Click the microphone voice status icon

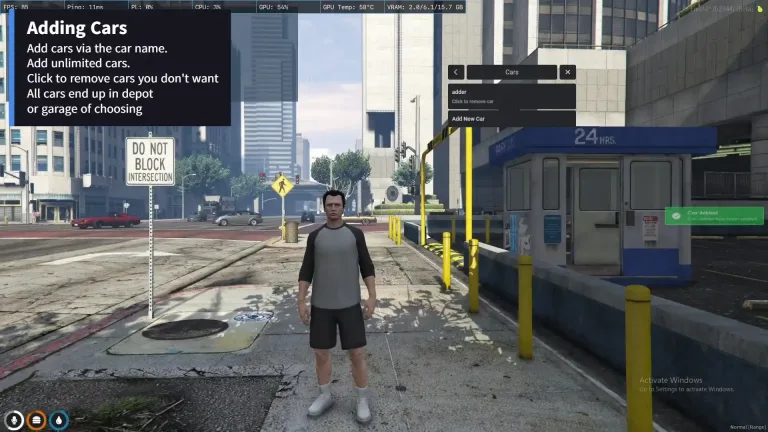pos(14,420)
